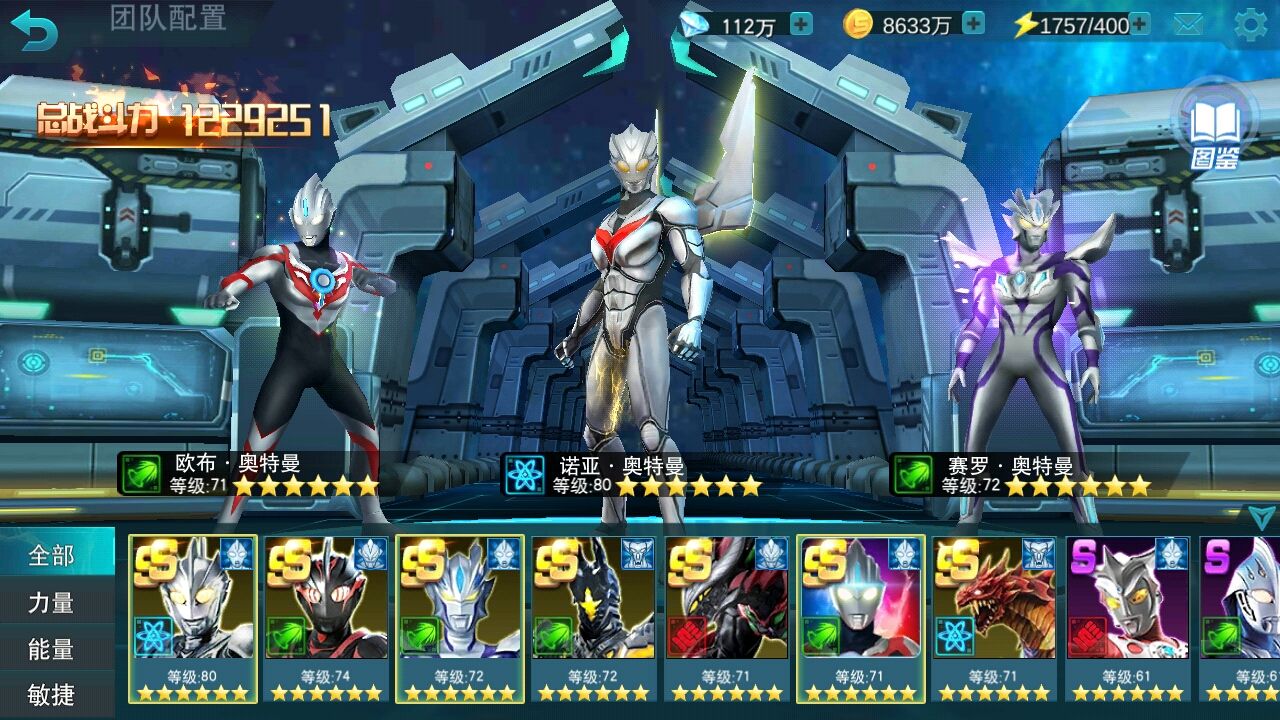Switch to the 全部 filter tab
1280x720 pixels.
coord(52,555)
